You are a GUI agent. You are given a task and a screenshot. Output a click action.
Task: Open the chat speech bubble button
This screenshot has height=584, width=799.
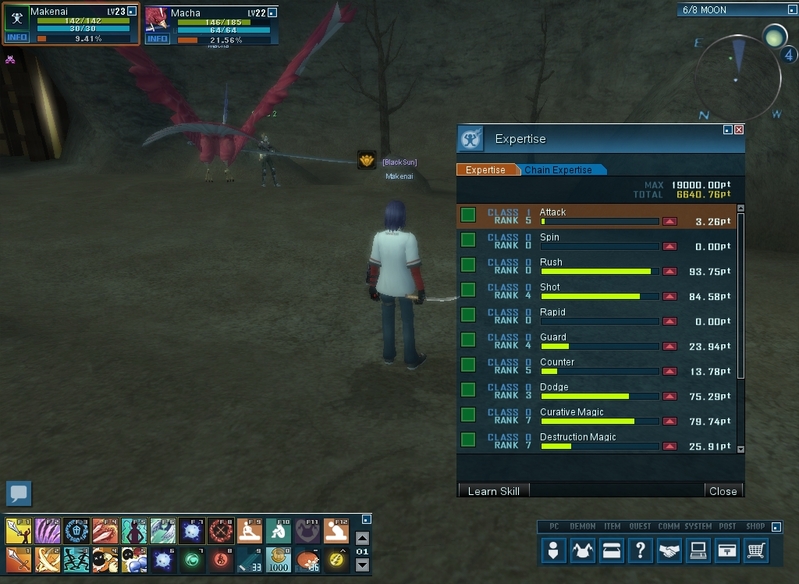pyautogui.click(x=19, y=493)
